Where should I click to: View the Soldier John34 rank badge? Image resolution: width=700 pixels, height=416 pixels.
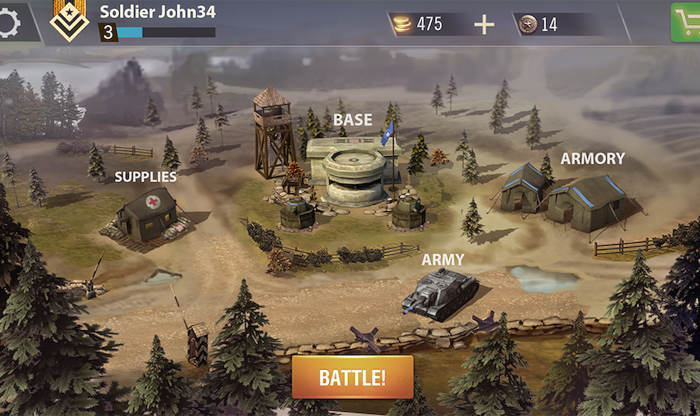[68, 20]
